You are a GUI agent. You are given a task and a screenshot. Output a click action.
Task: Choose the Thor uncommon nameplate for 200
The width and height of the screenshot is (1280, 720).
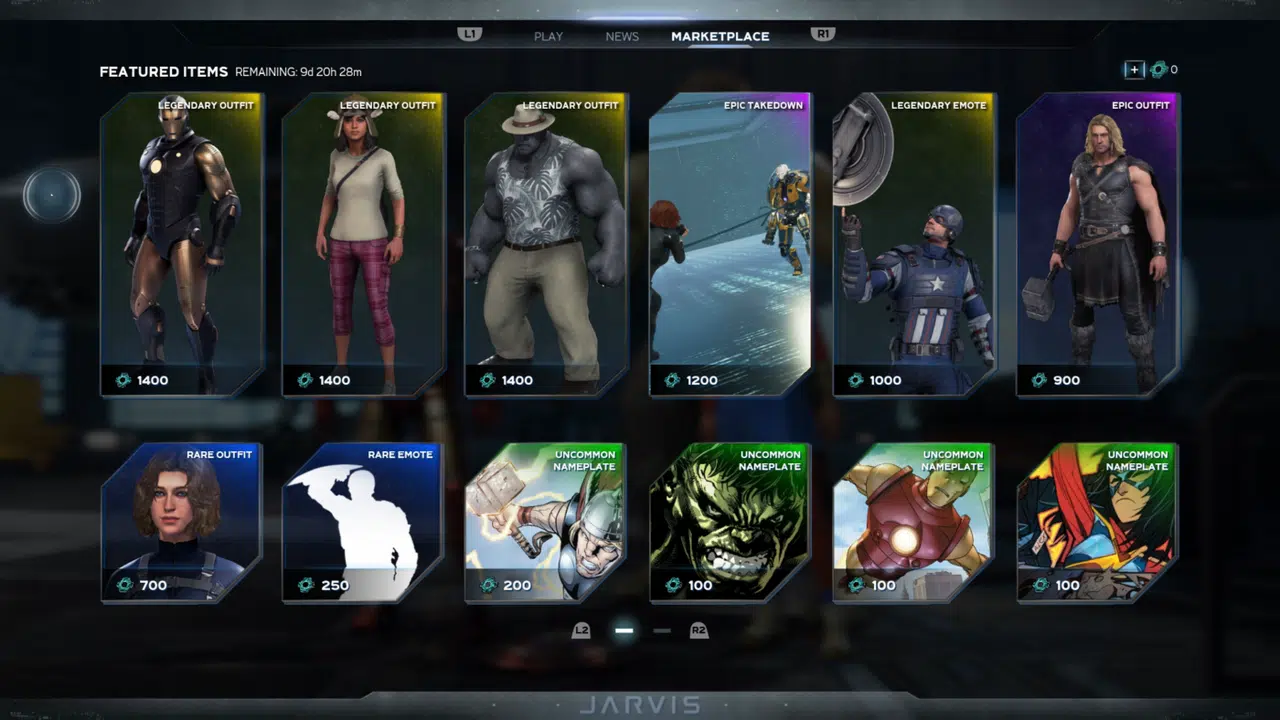point(545,522)
